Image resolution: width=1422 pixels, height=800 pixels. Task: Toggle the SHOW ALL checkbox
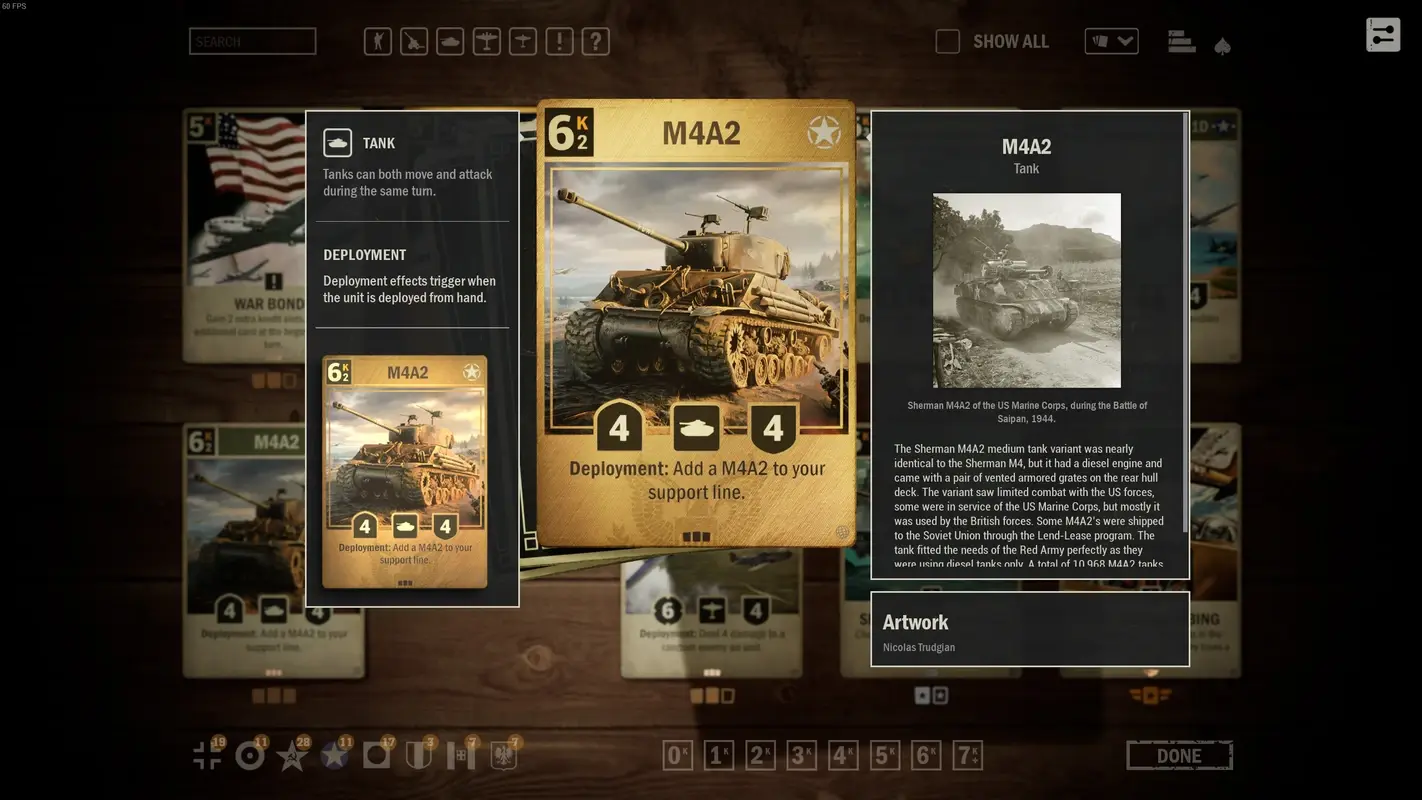point(947,40)
